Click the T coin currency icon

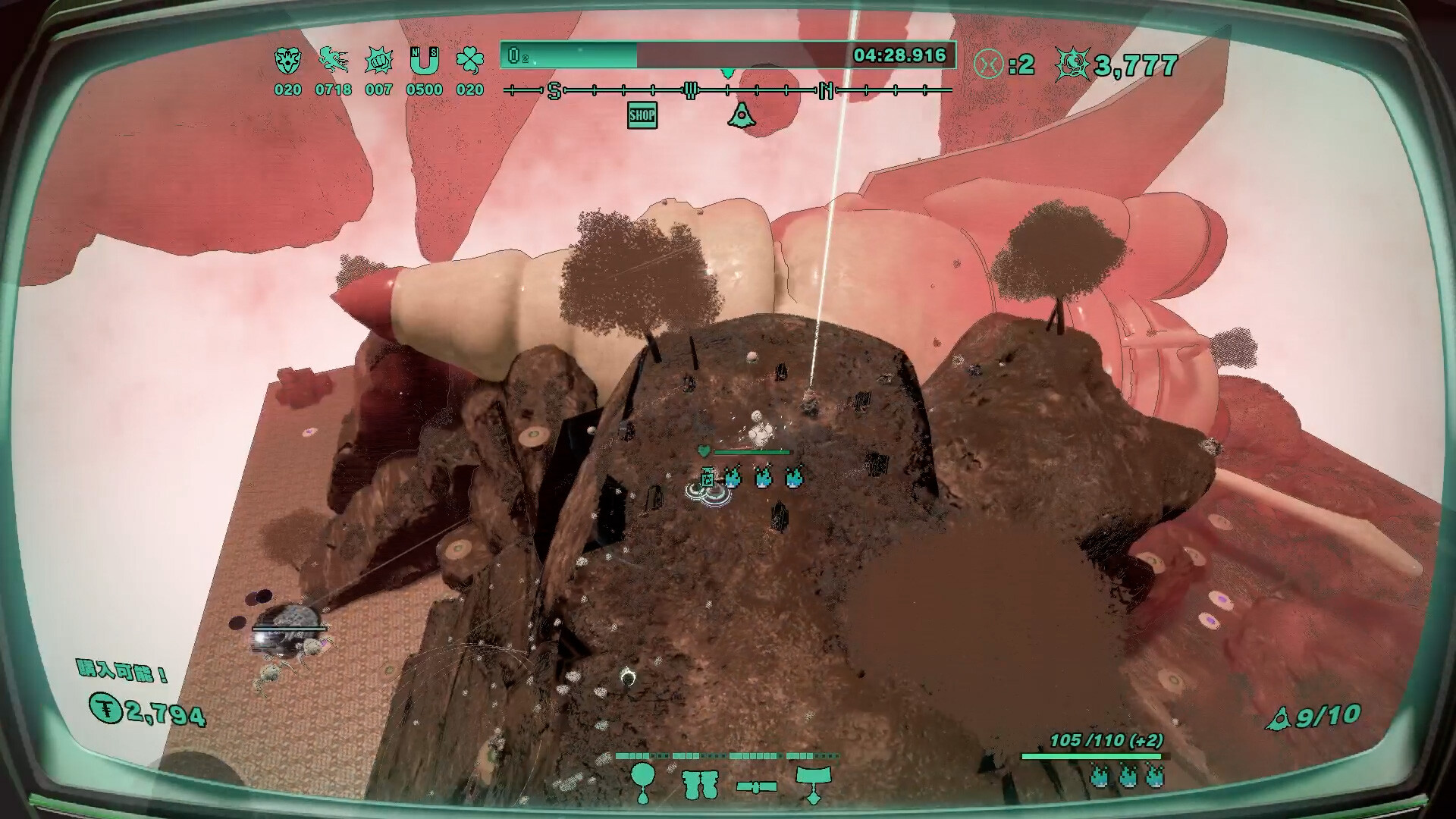point(105,708)
